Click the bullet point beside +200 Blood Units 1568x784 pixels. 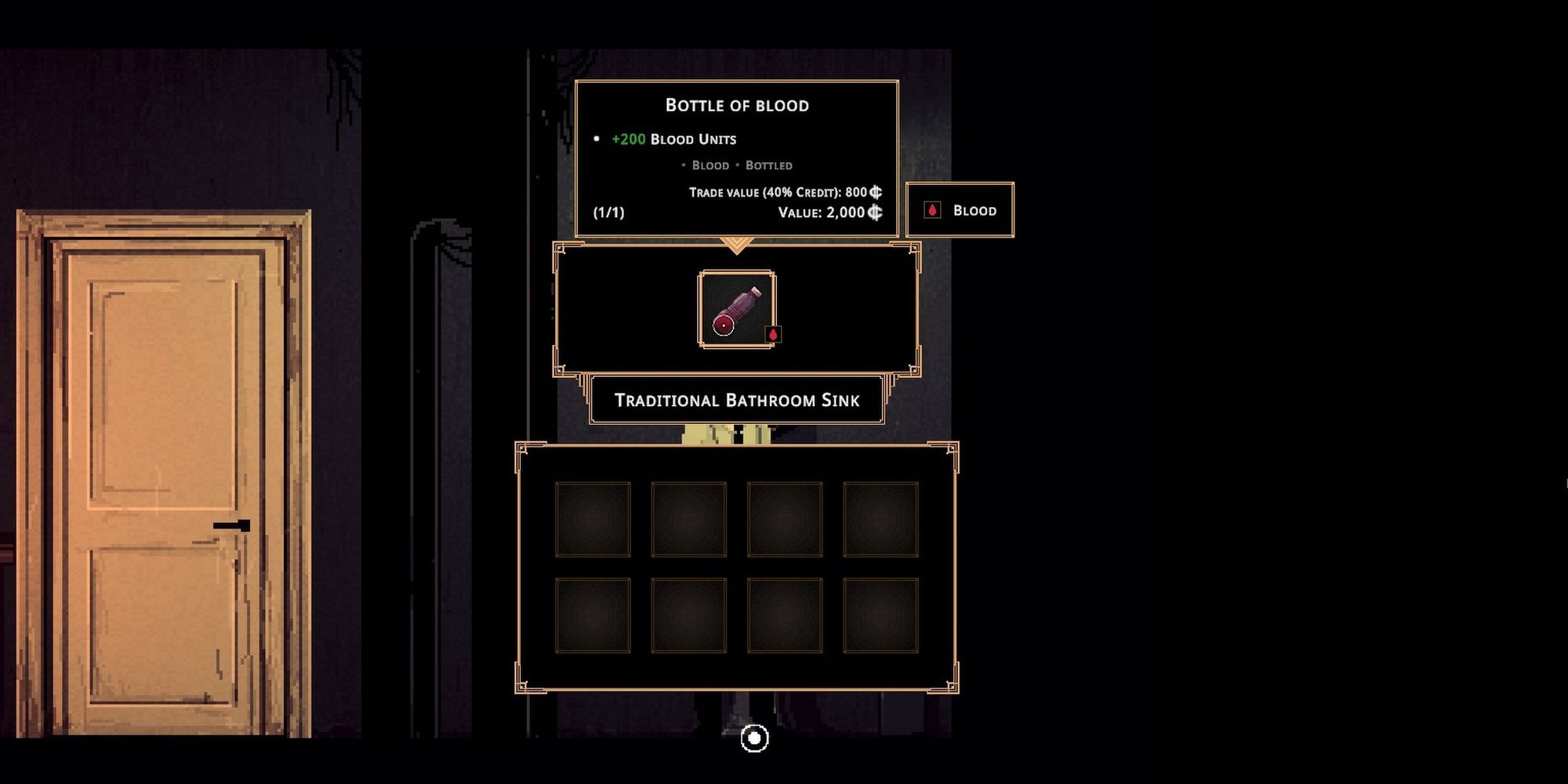597,139
